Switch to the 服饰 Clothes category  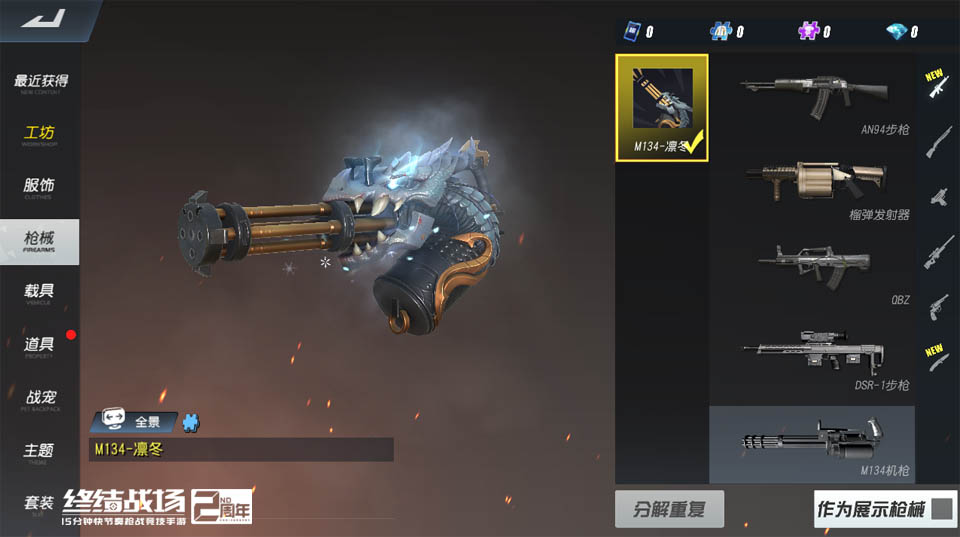40,187
